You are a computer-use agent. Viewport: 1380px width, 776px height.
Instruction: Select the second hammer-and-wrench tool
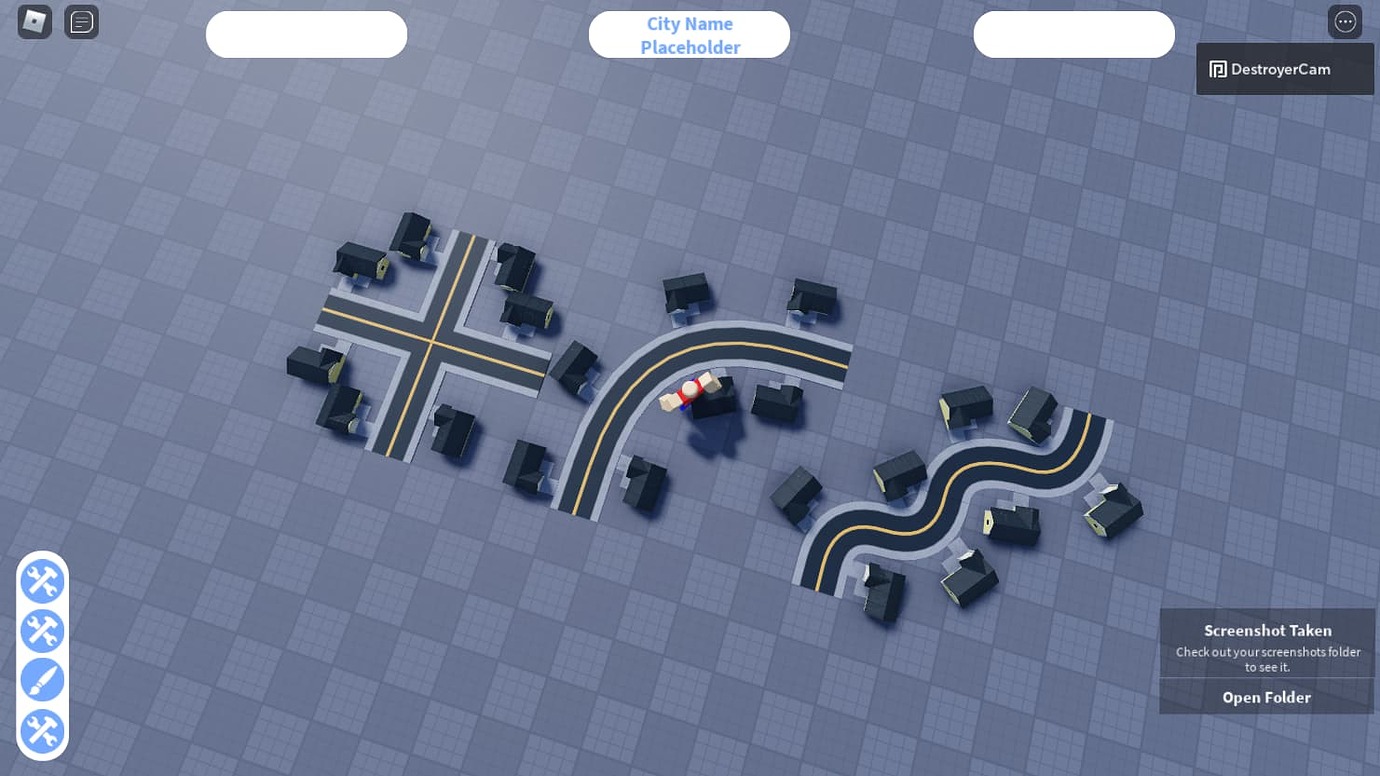[42, 631]
